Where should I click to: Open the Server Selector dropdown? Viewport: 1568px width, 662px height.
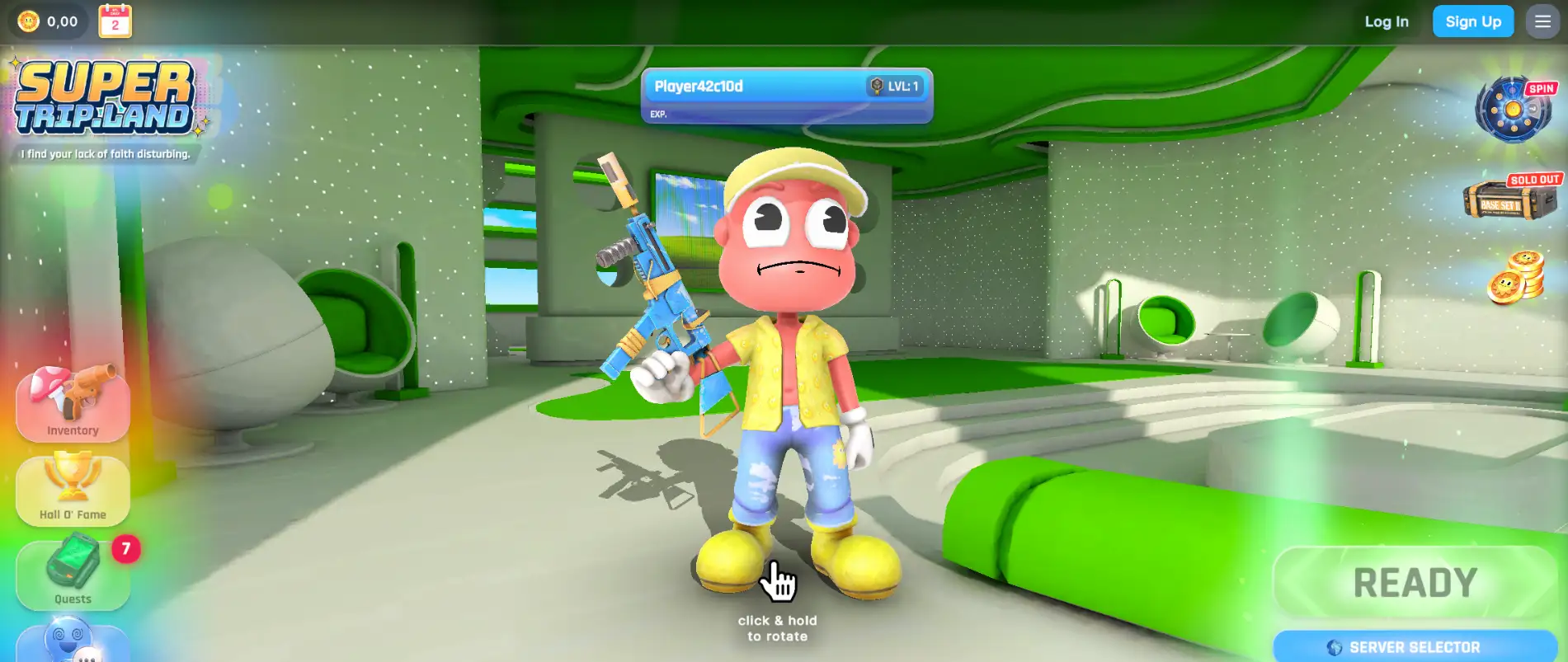click(x=1412, y=648)
